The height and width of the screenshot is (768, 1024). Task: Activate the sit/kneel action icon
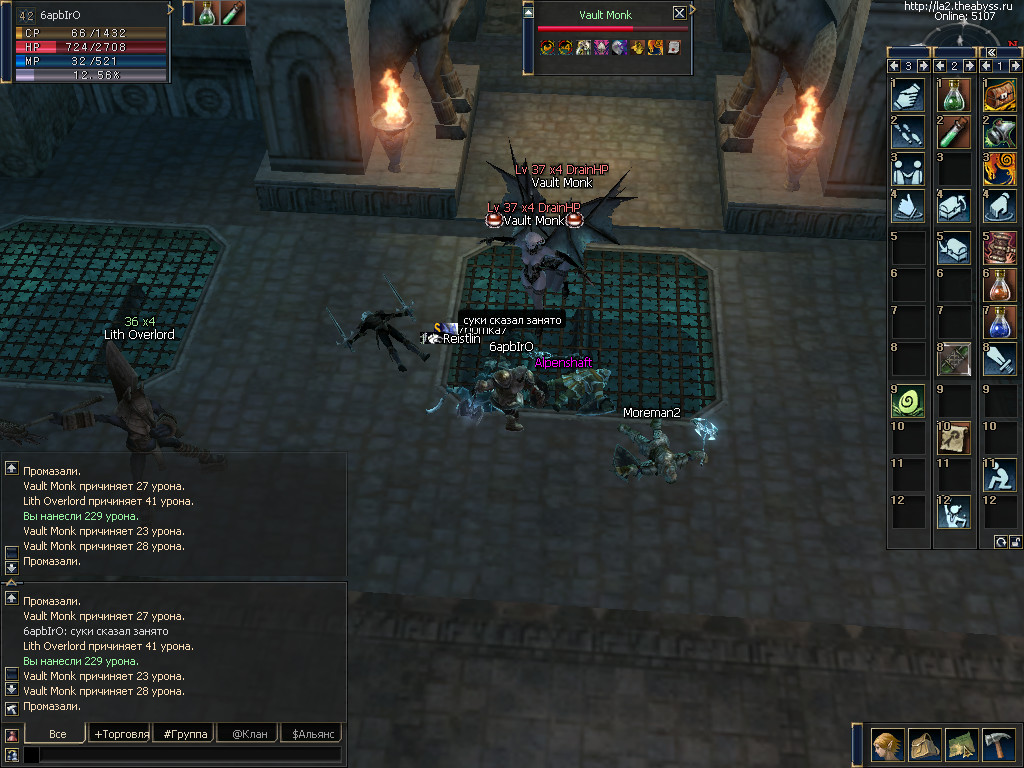click(x=1000, y=474)
